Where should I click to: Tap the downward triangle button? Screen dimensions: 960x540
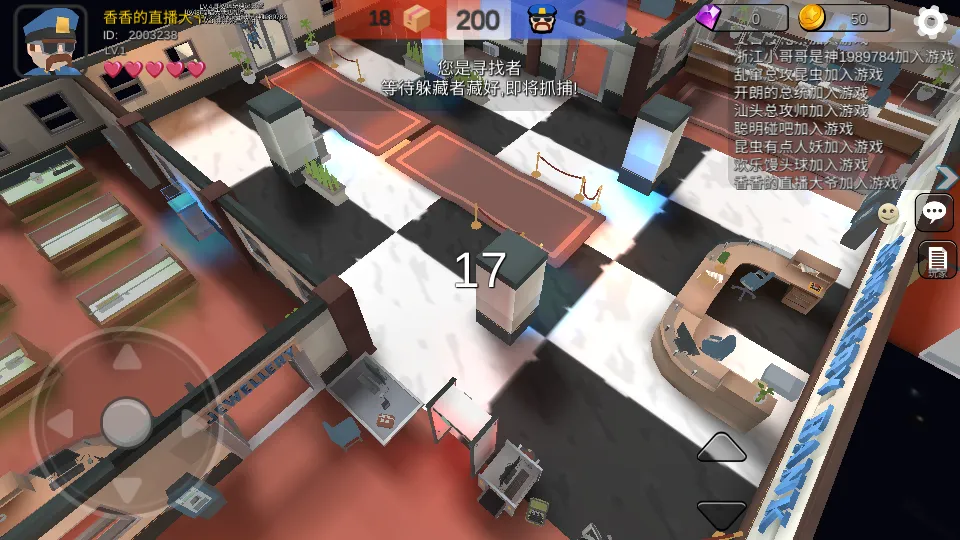coord(721,514)
